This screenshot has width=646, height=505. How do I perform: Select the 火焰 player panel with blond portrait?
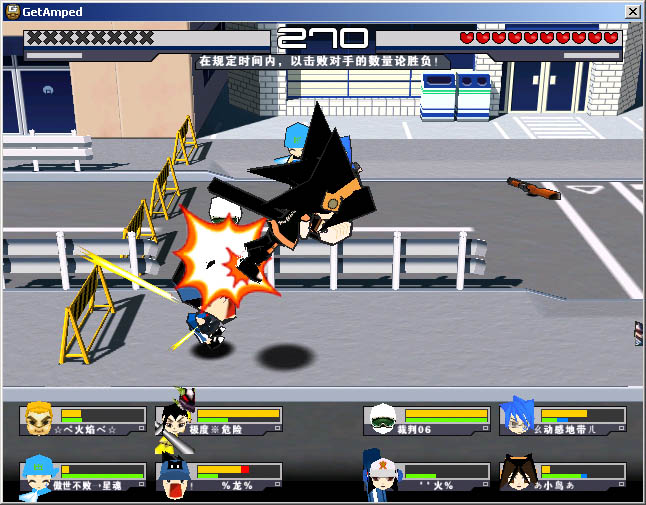coord(83,420)
